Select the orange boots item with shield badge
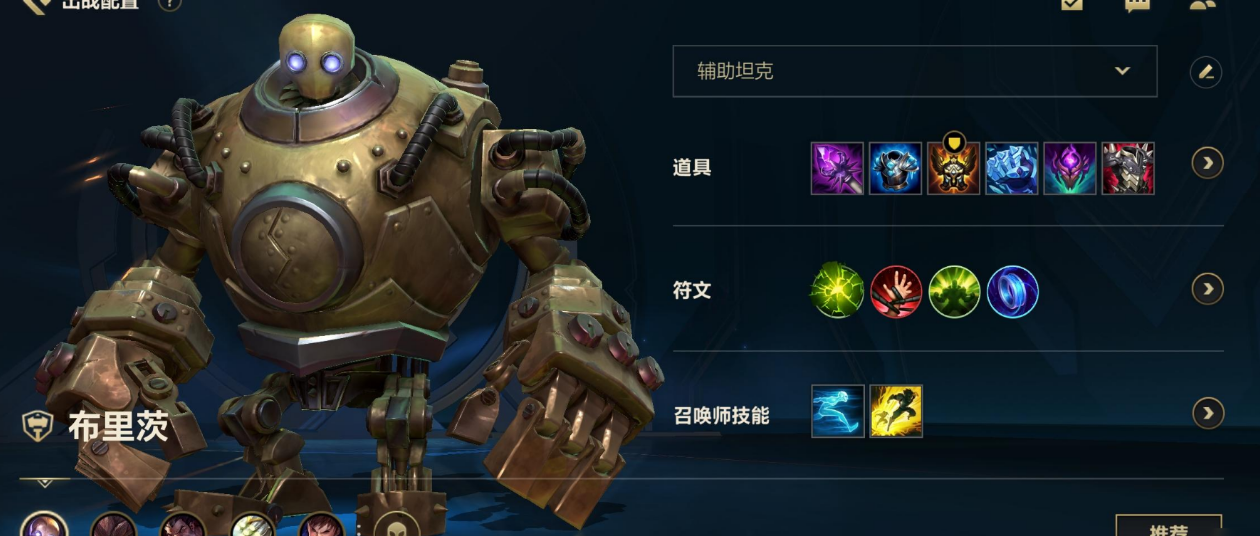 (x=953, y=168)
